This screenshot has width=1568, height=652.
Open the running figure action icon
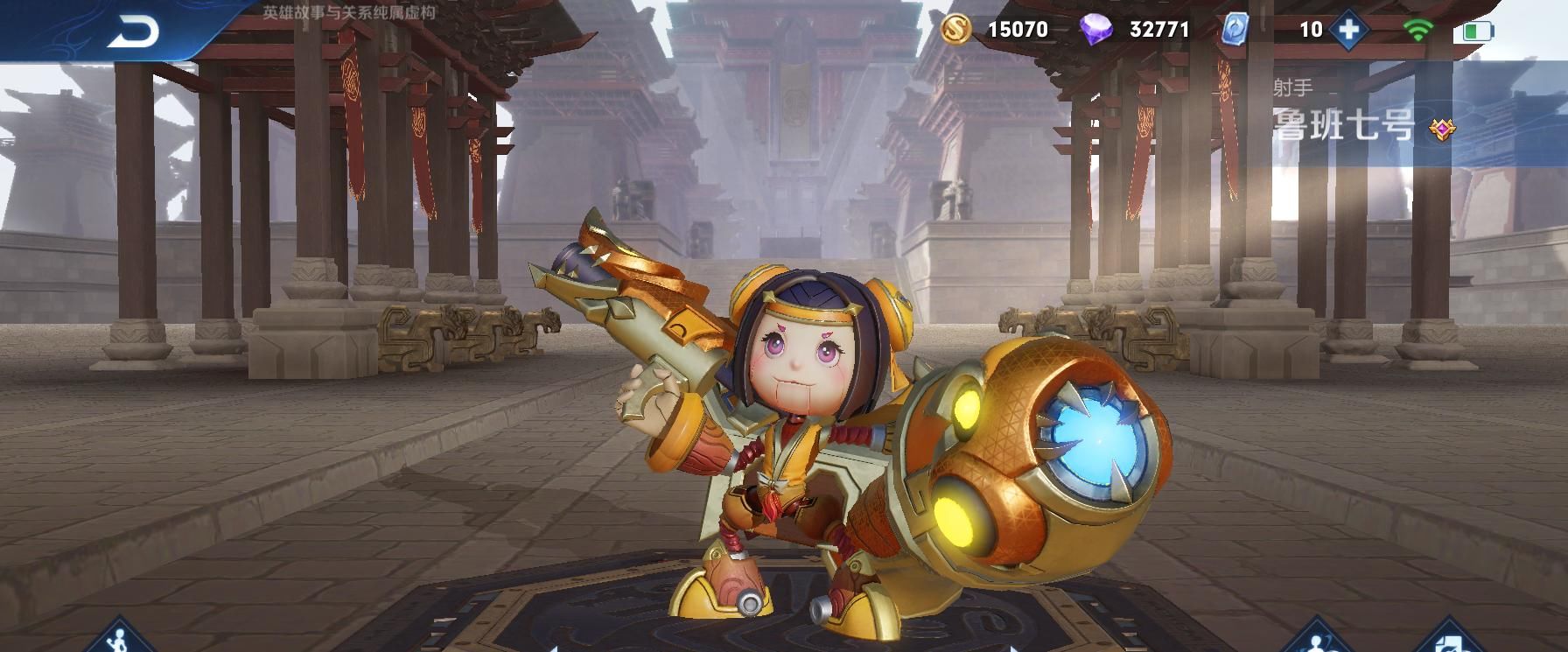pyautogui.click(x=120, y=638)
